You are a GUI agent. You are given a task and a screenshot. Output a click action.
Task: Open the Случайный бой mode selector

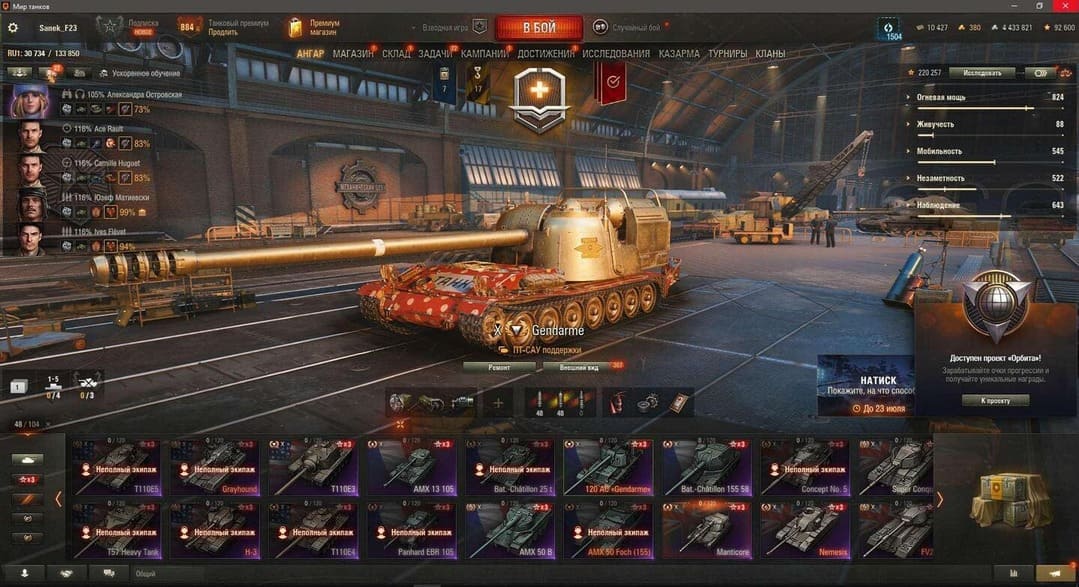626,27
